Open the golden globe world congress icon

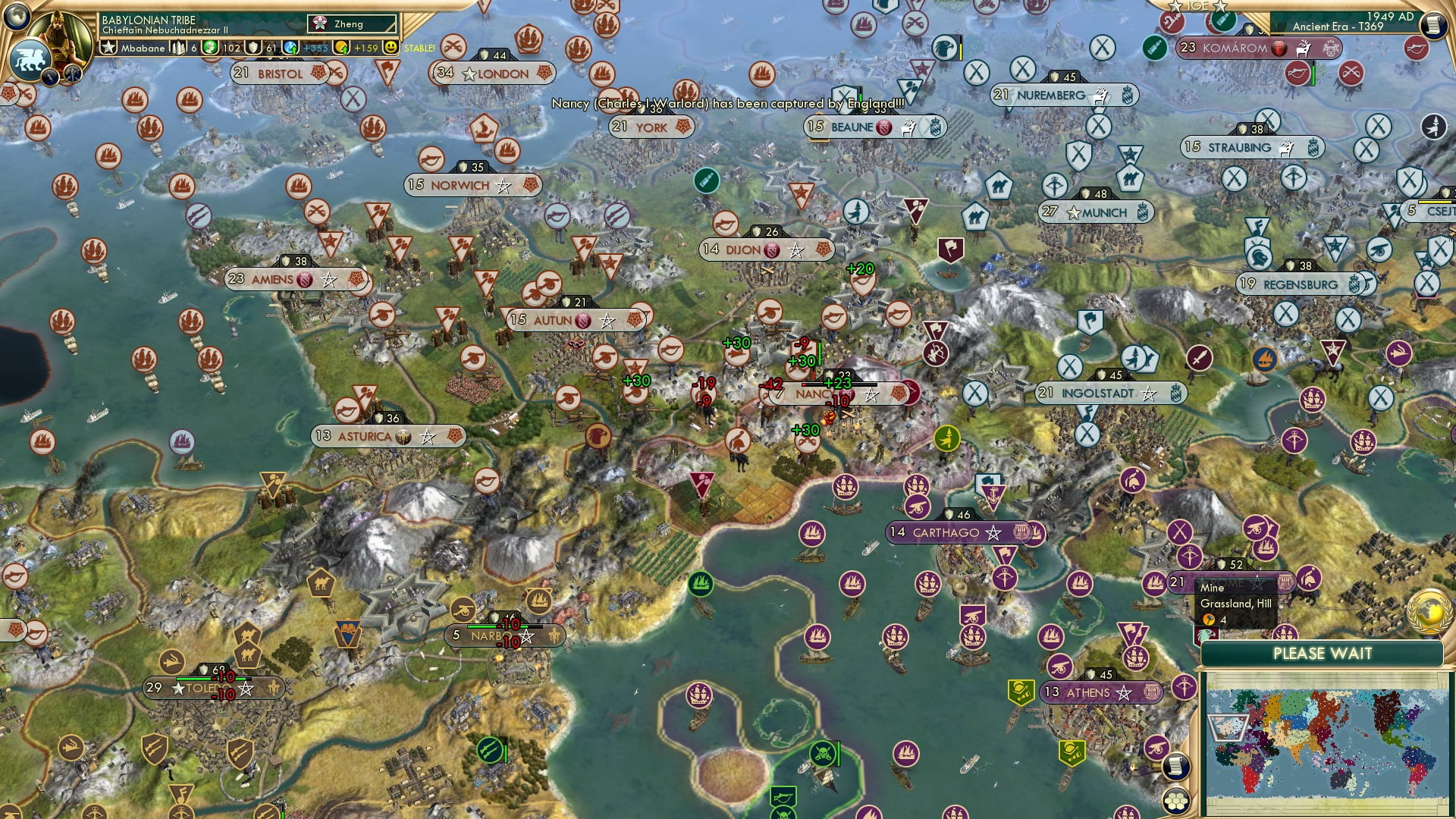click(x=1429, y=611)
